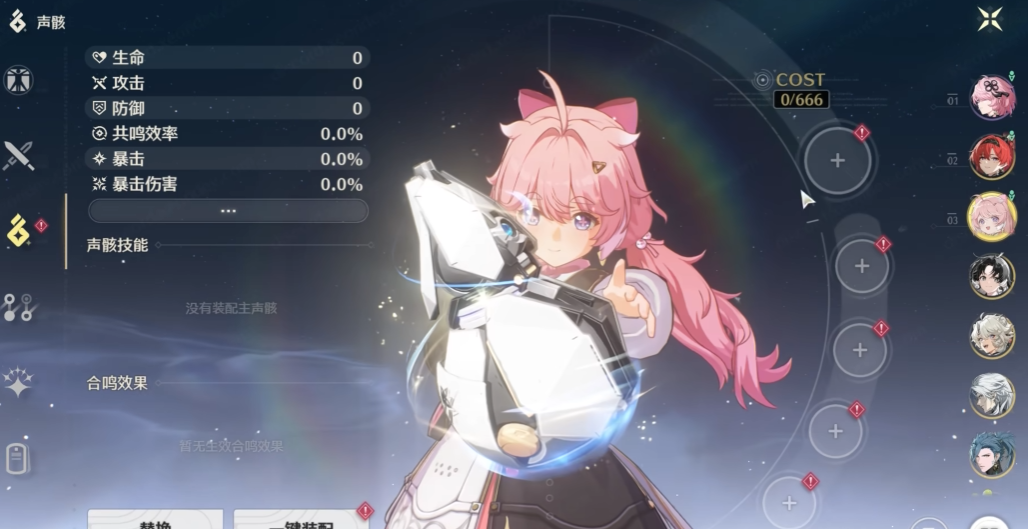Select the gold-ringed cat-eared girl portrait

pos(992,216)
